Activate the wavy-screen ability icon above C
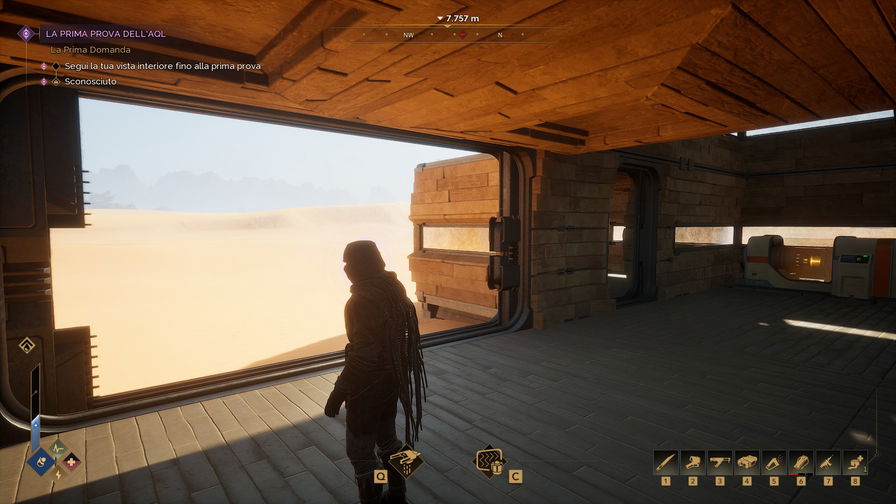This screenshot has height=504, width=896. [x=489, y=461]
